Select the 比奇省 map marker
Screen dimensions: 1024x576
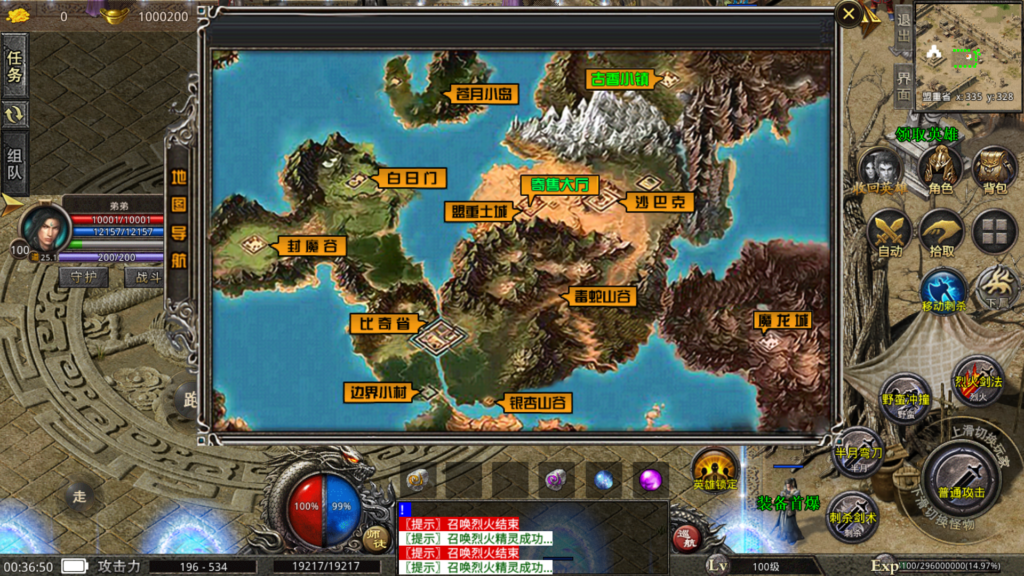(x=381, y=323)
